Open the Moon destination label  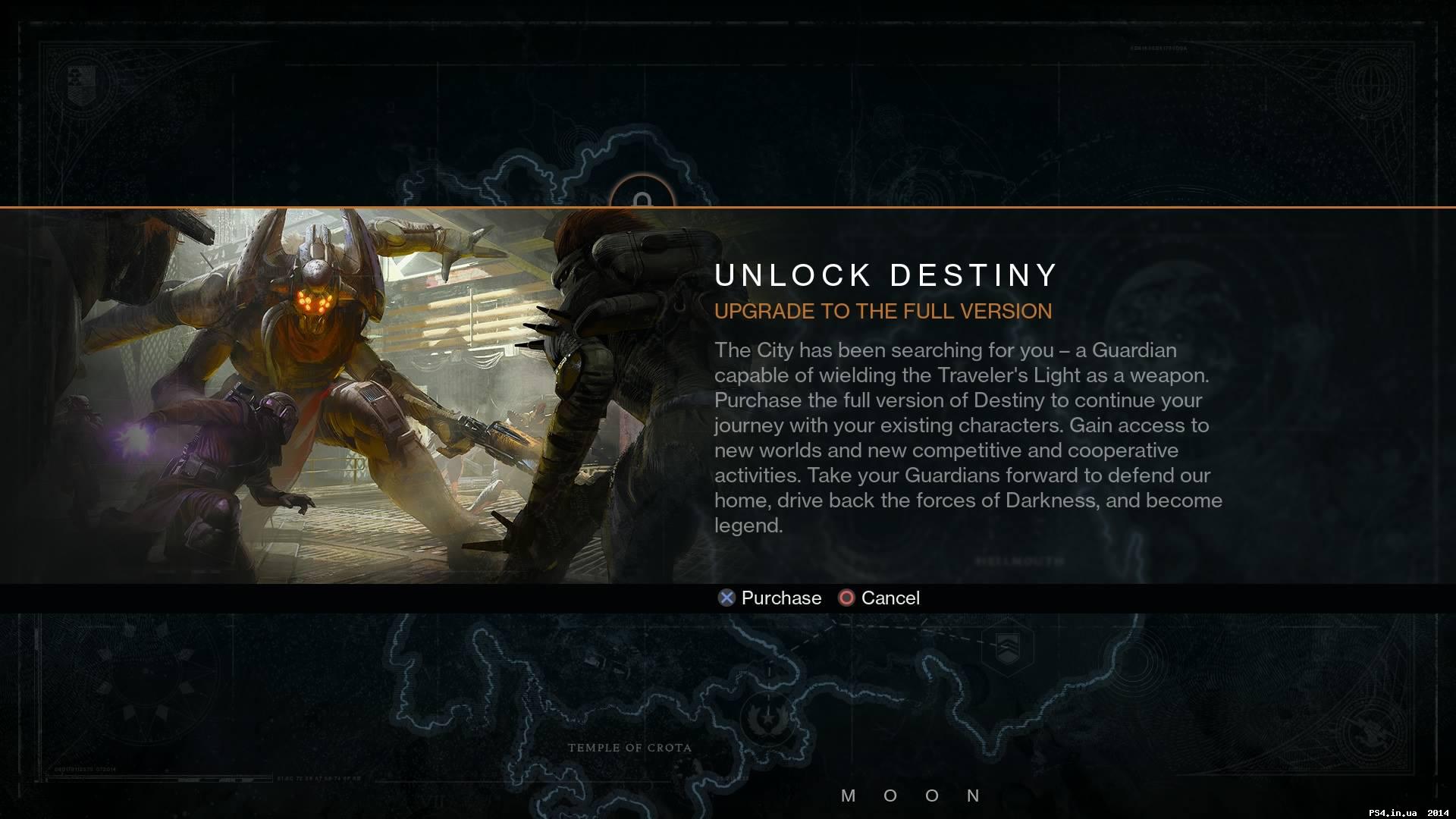click(910, 795)
